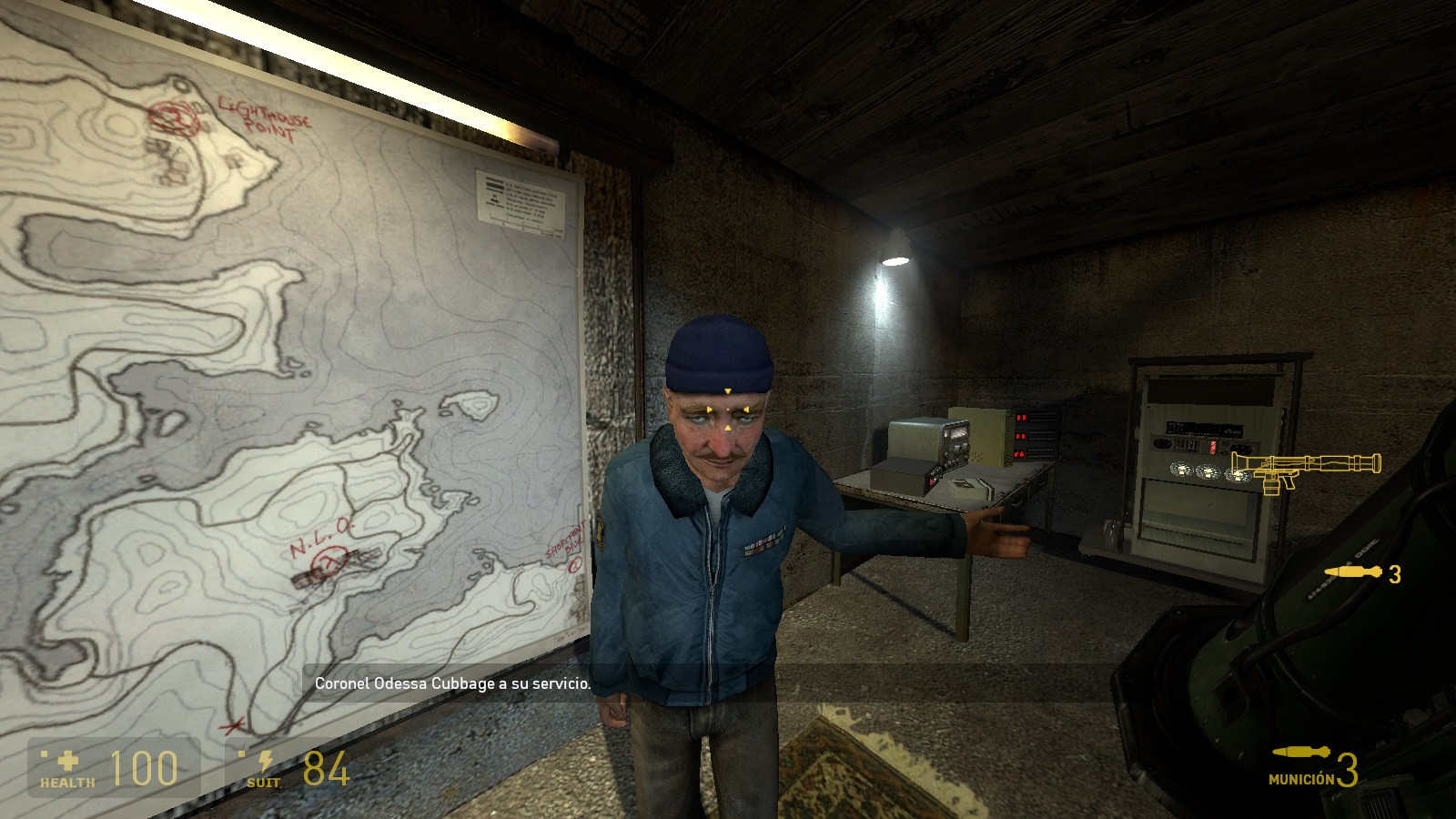Click the HEALTH value showing 100
1456x819 pixels.
pyautogui.click(x=144, y=765)
